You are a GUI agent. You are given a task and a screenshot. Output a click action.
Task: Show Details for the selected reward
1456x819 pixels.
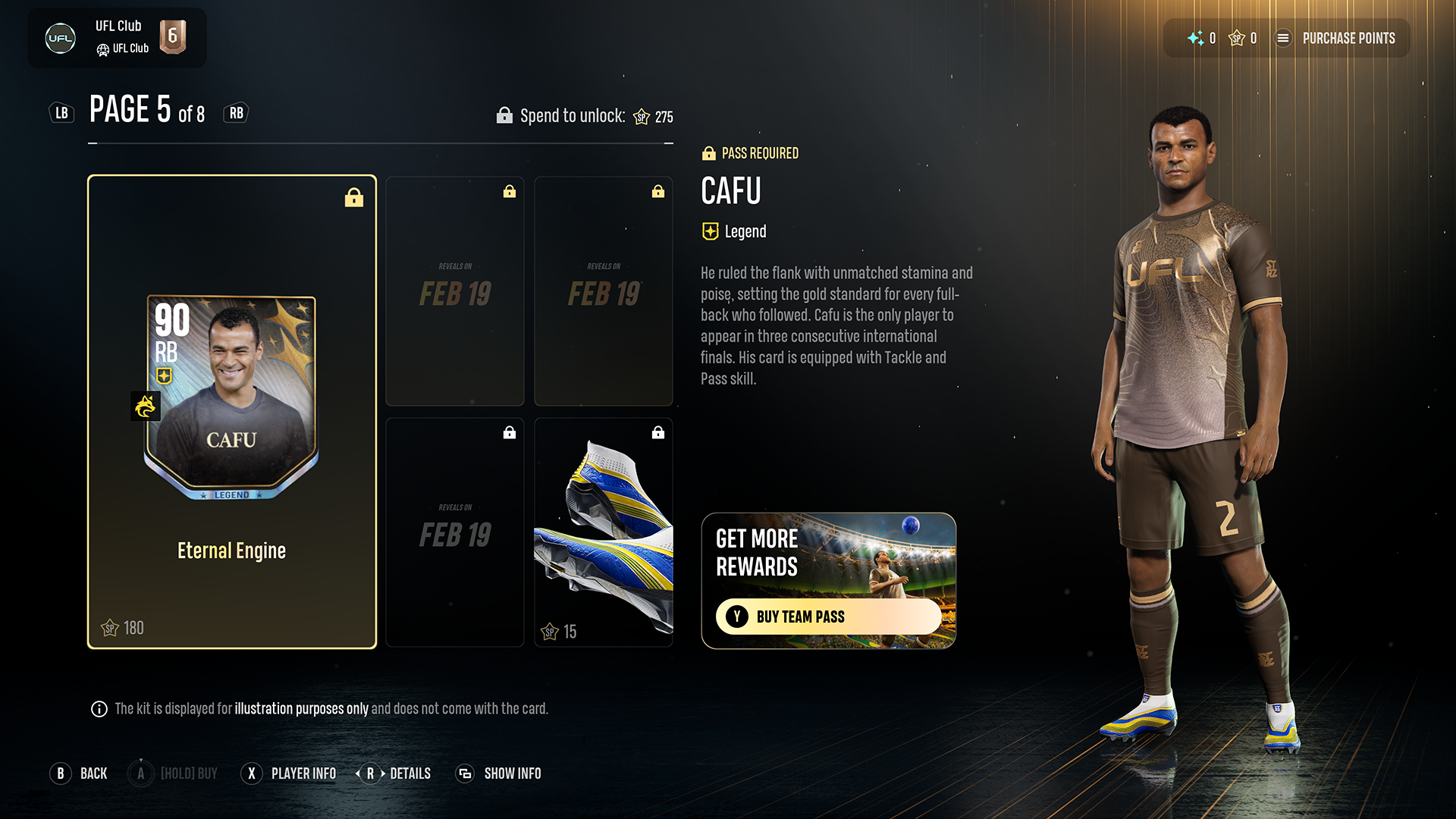pos(394,773)
